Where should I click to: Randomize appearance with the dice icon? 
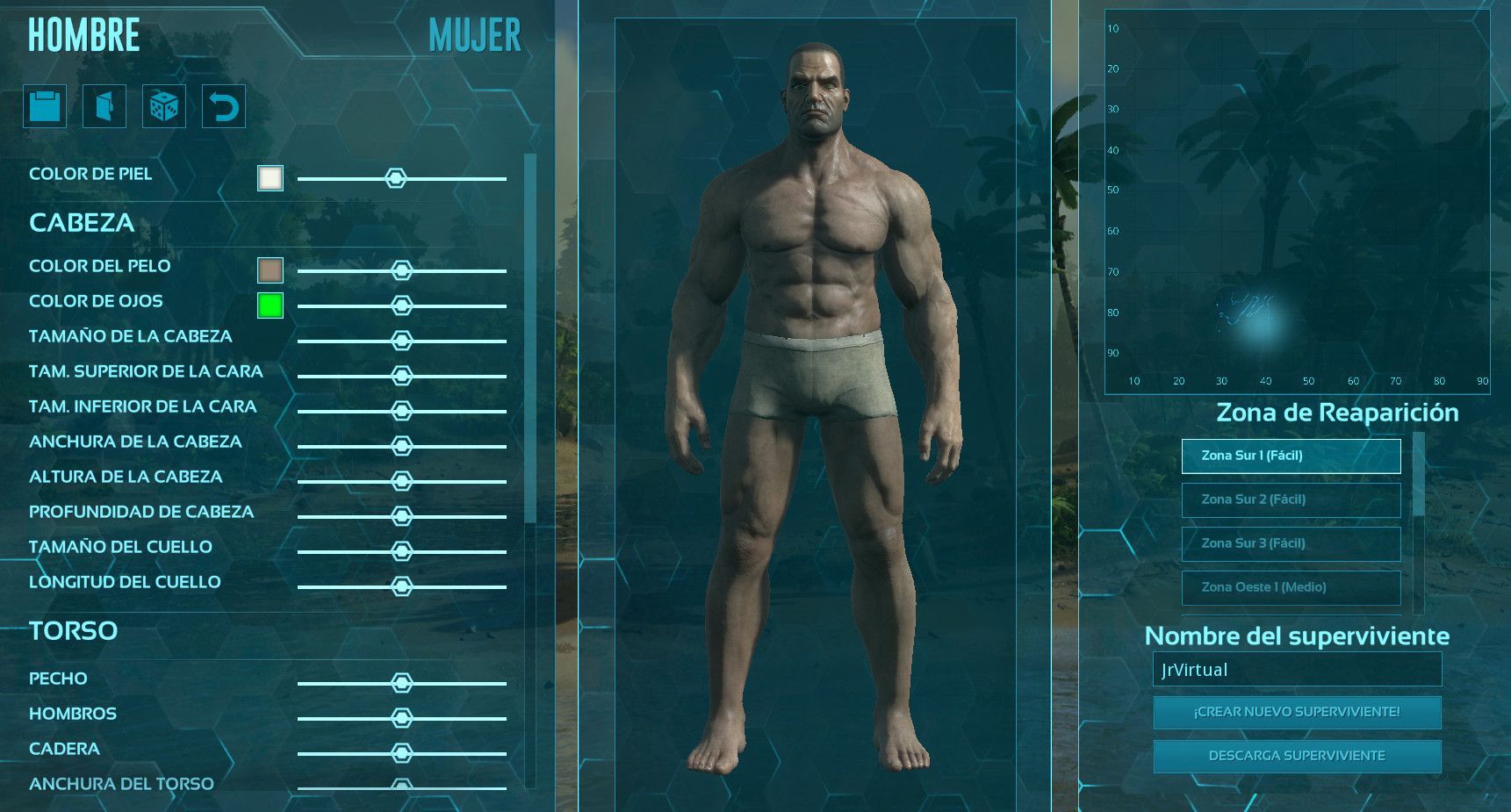tap(164, 105)
